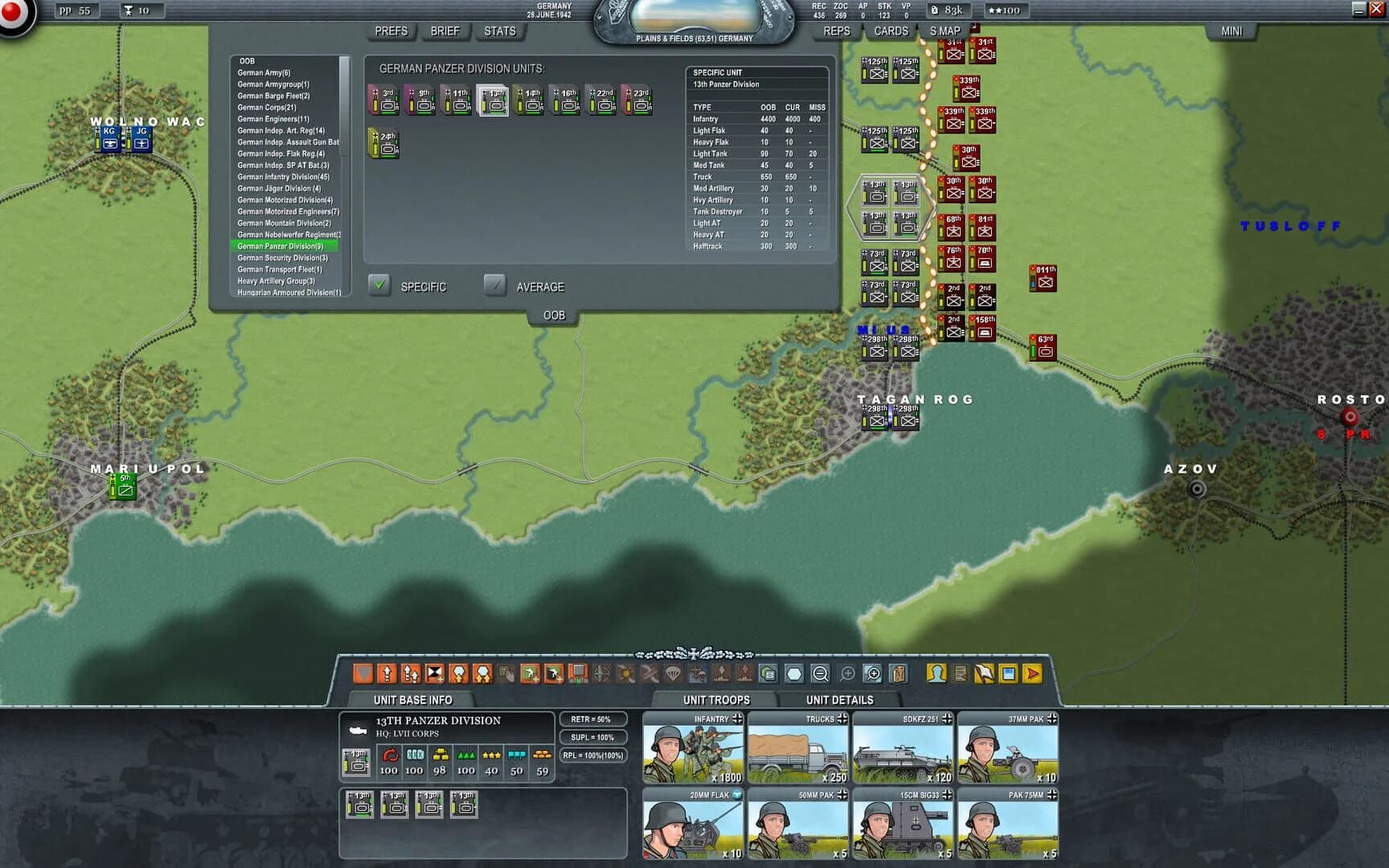Adjust the RETR 50% control
Image resolution: width=1389 pixels, height=868 pixels.
tap(592, 719)
